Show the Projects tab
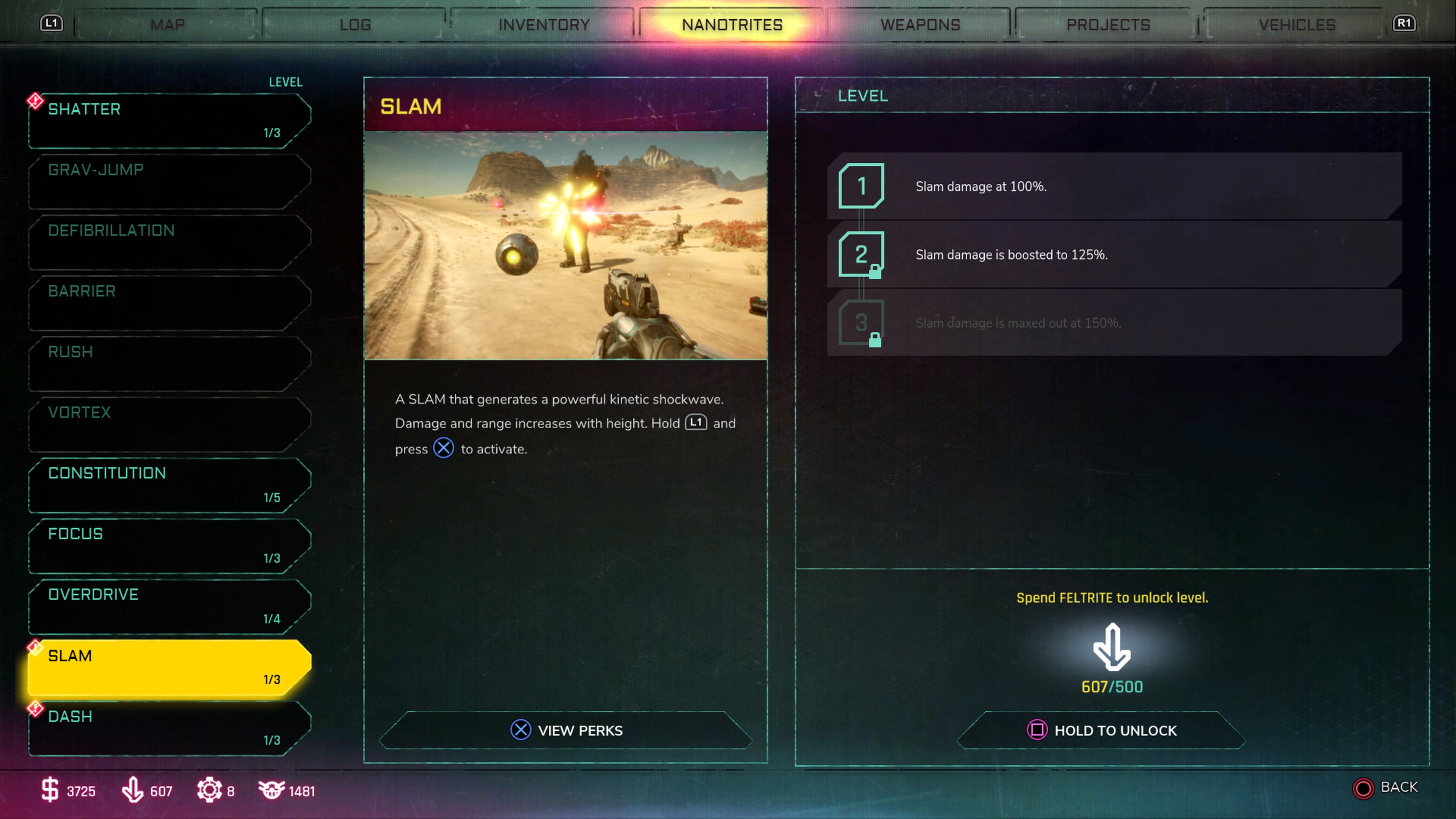This screenshot has height=819, width=1456. pos(1108,25)
